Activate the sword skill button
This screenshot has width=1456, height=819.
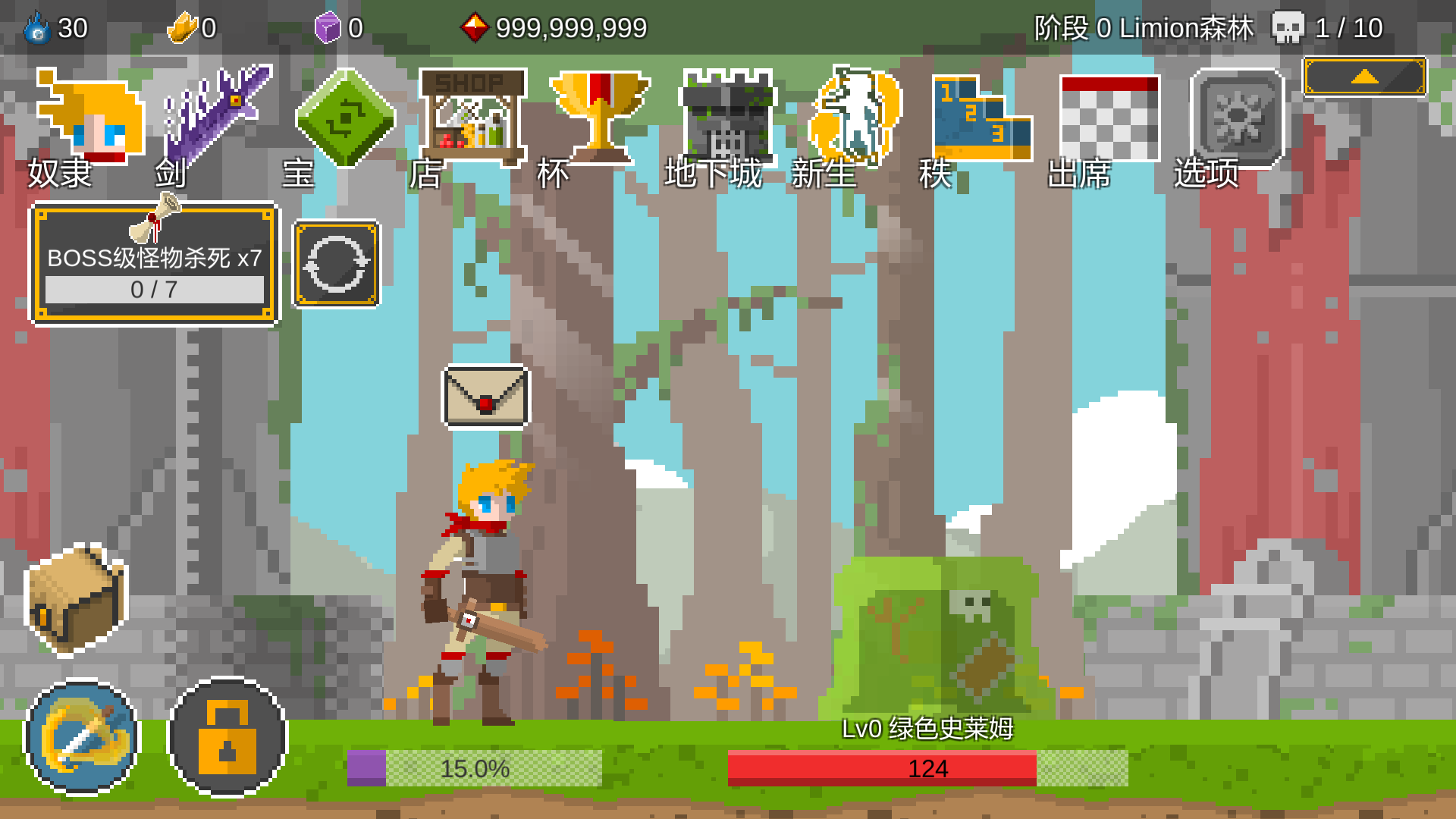[x=82, y=737]
